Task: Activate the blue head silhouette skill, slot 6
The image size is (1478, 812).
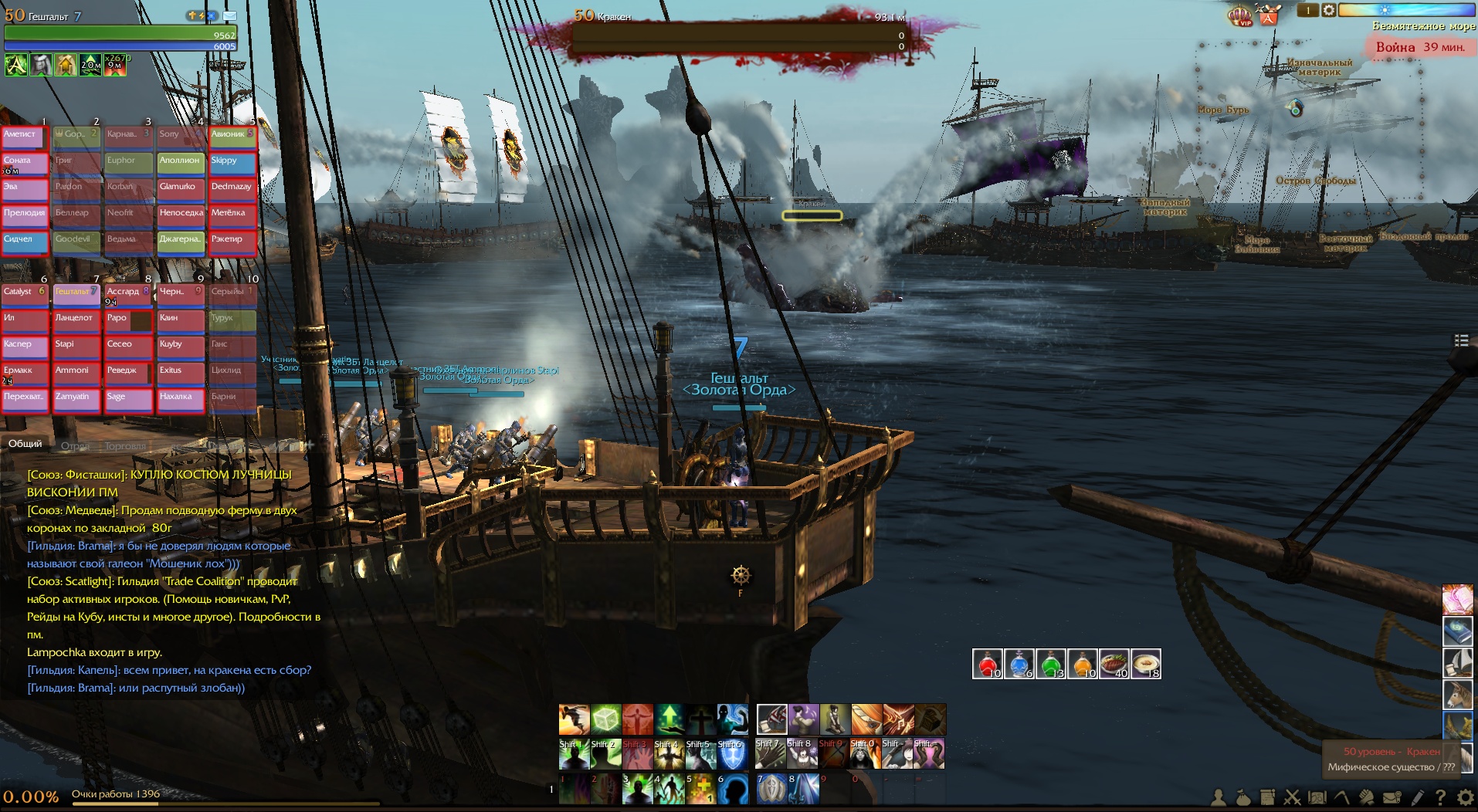Action: pyautogui.click(x=733, y=789)
